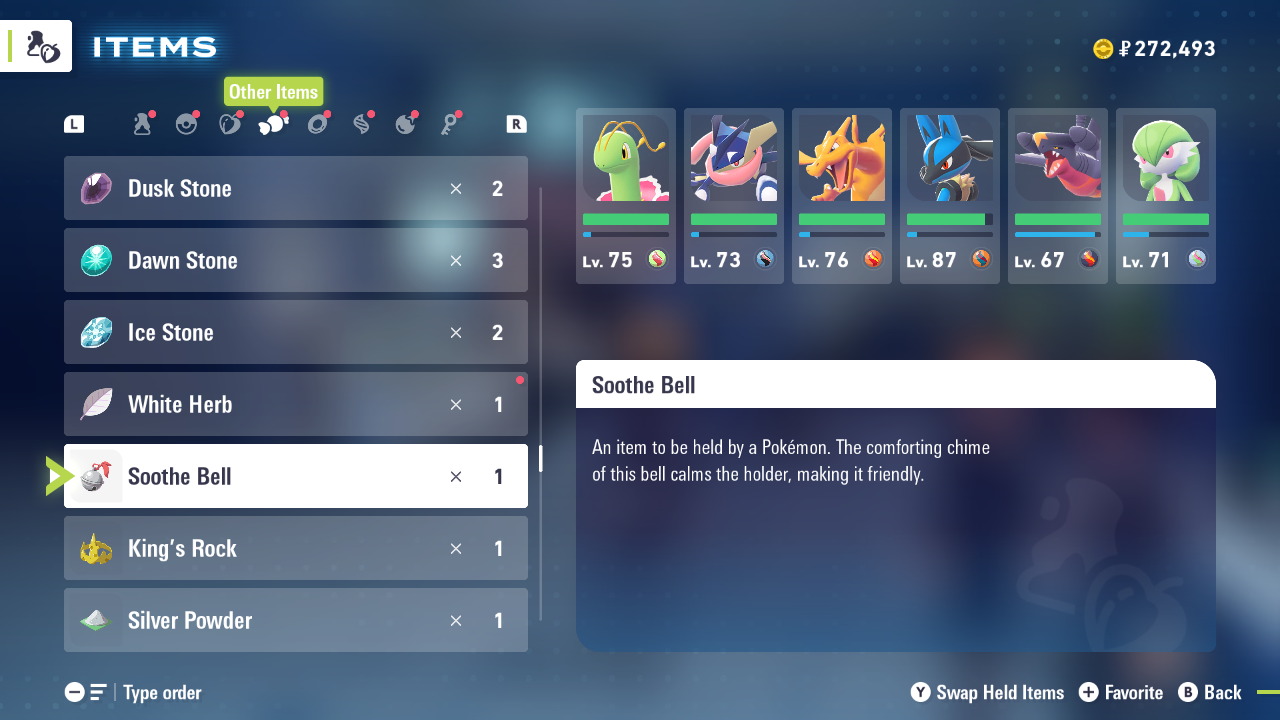Open the ring-shaped icon tab
Viewport: 1280px width, 720px height.
coord(318,124)
